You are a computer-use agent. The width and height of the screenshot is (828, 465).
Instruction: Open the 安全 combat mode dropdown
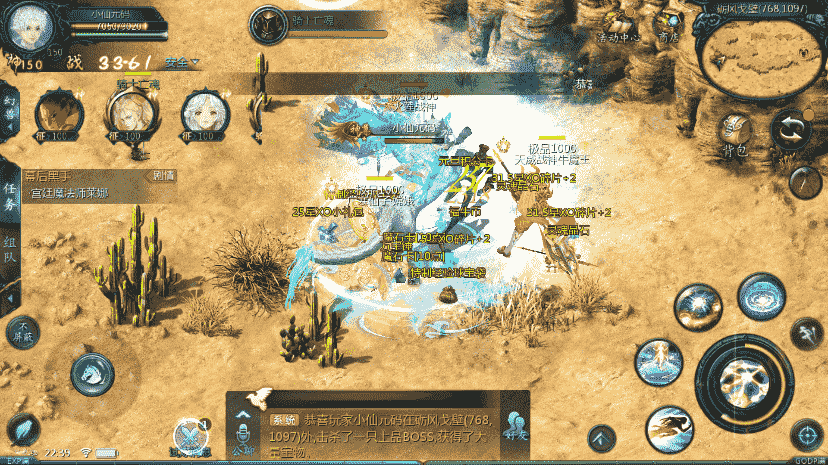tap(182, 62)
